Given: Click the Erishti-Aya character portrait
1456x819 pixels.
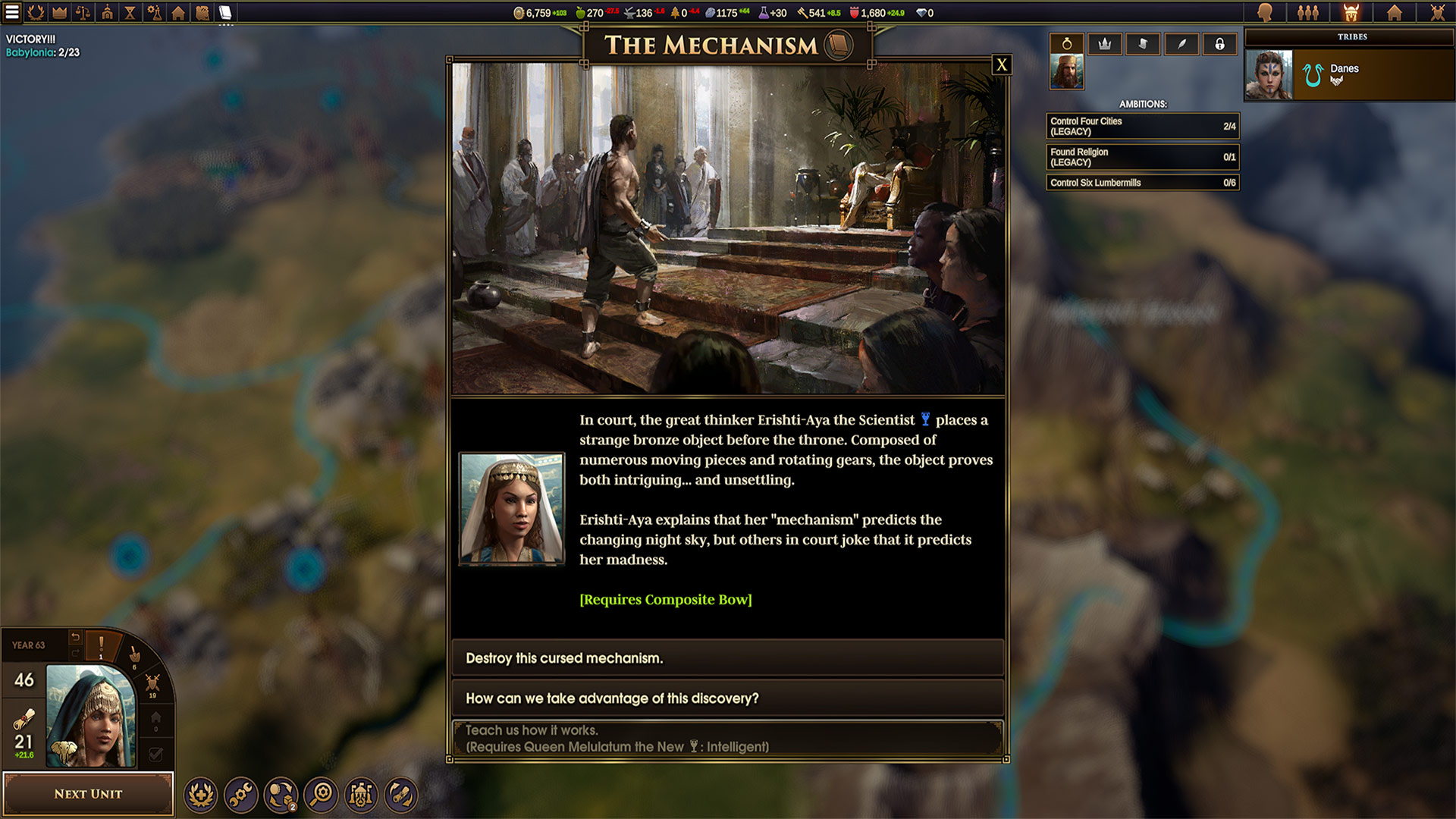Looking at the screenshot, I should [x=512, y=510].
